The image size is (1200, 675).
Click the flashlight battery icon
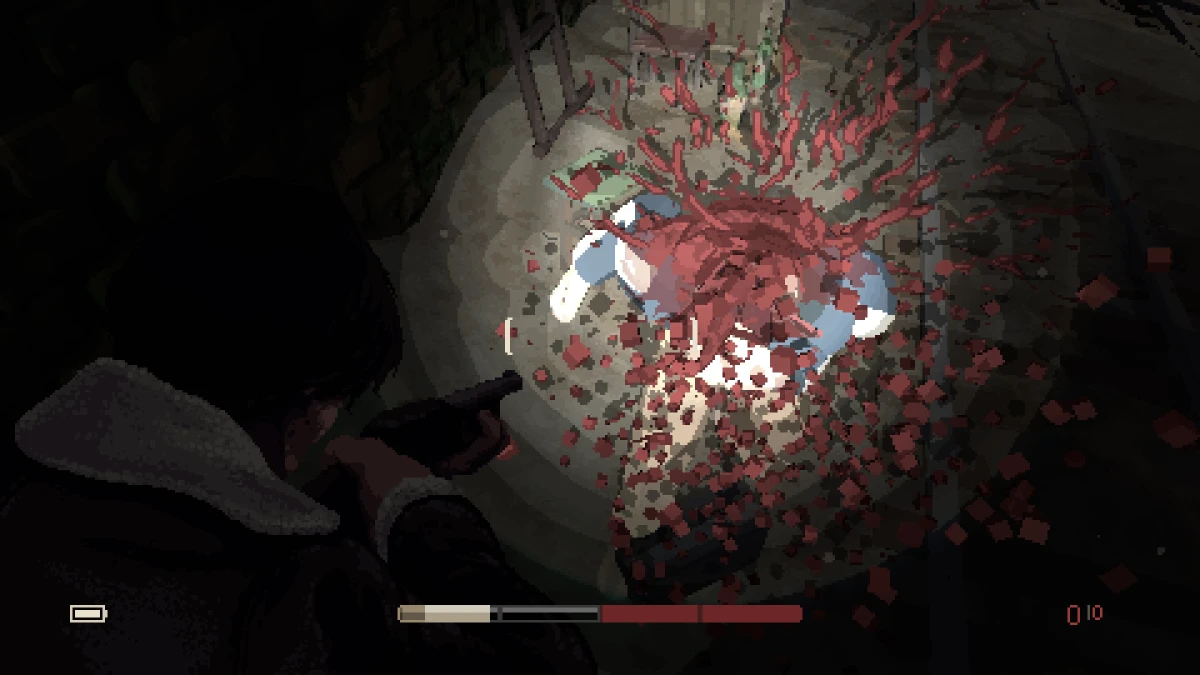[x=88, y=613]
